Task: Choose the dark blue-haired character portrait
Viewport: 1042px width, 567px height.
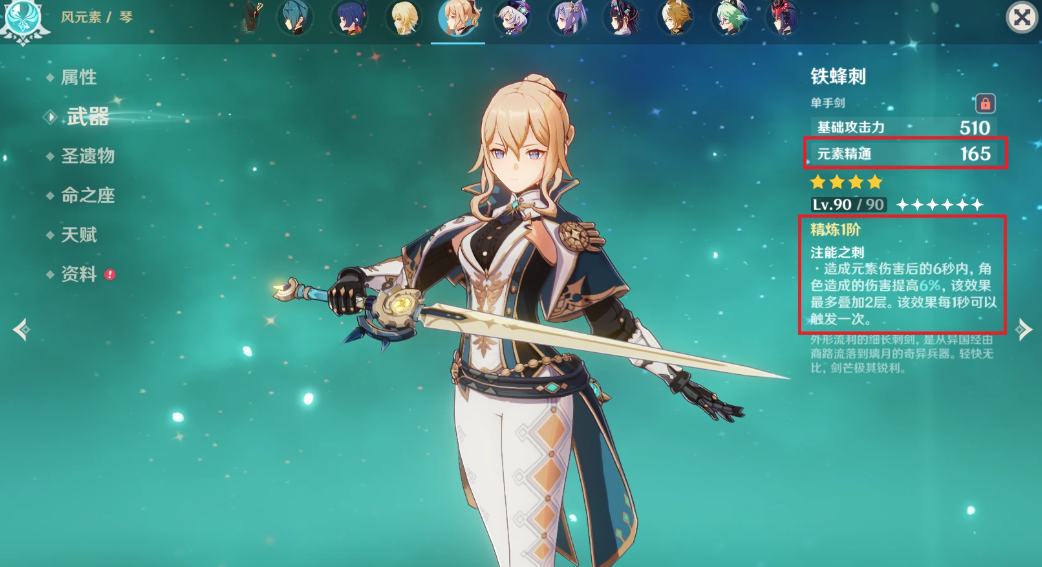Action: pyautogui.click(x=349, y=17)
